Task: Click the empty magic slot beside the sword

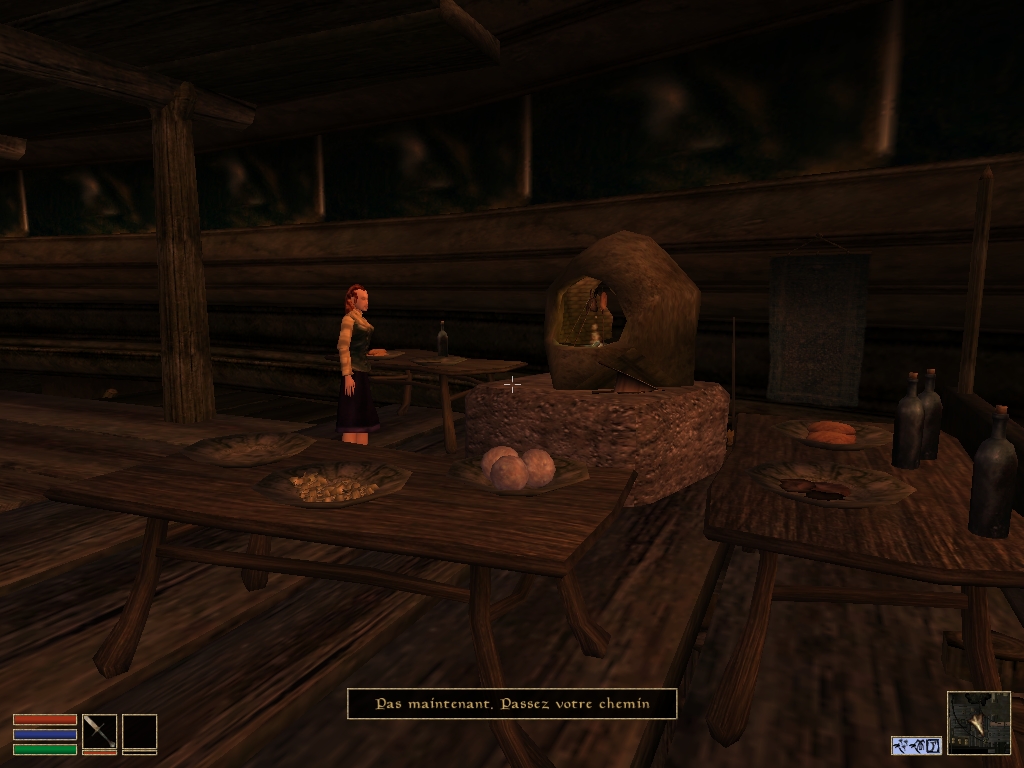Action: (139, 731)
